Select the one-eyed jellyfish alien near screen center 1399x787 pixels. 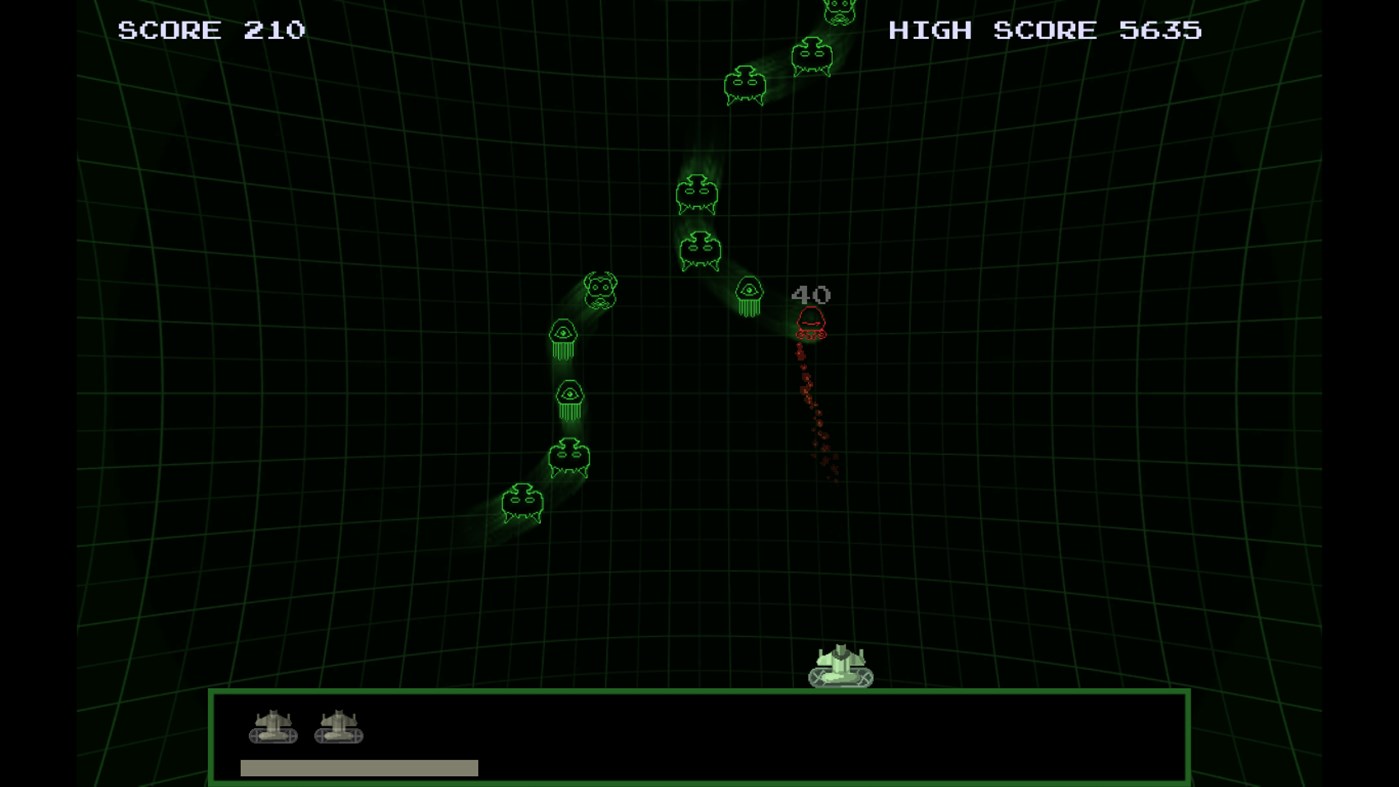click(748, 295)
